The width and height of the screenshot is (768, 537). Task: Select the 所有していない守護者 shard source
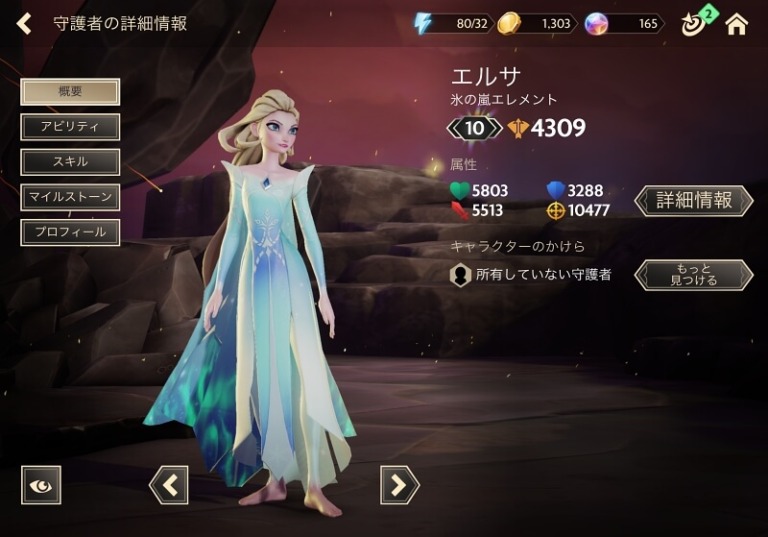tap(531, 275)
